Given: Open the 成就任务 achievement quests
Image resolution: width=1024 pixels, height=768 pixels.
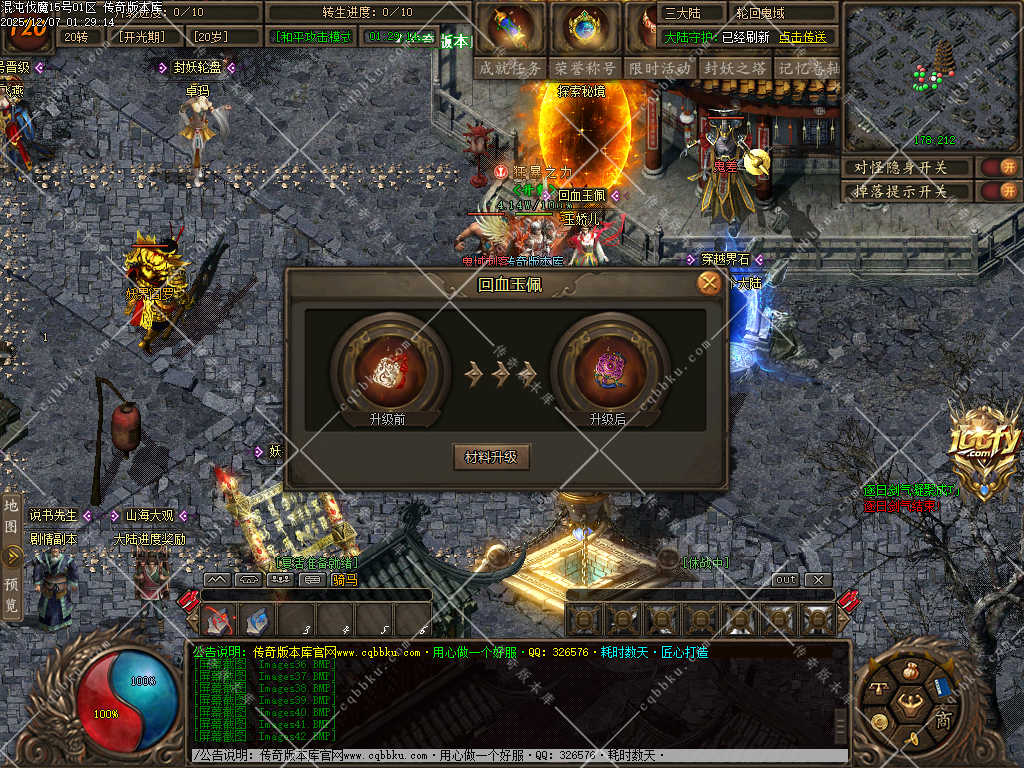Looking at the screenshot, I should (x=510, y=68).
